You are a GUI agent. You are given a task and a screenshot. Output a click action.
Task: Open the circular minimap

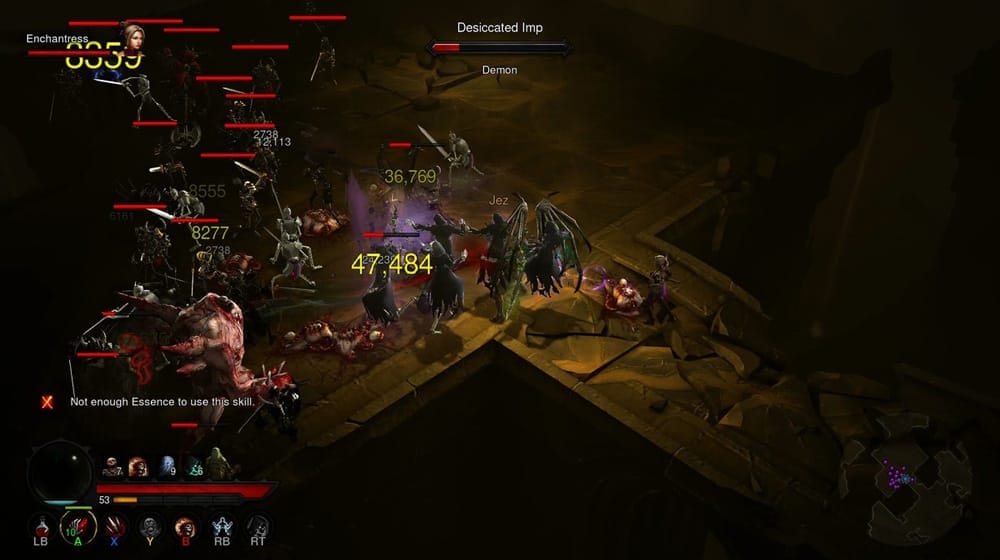tap(904, 480)
